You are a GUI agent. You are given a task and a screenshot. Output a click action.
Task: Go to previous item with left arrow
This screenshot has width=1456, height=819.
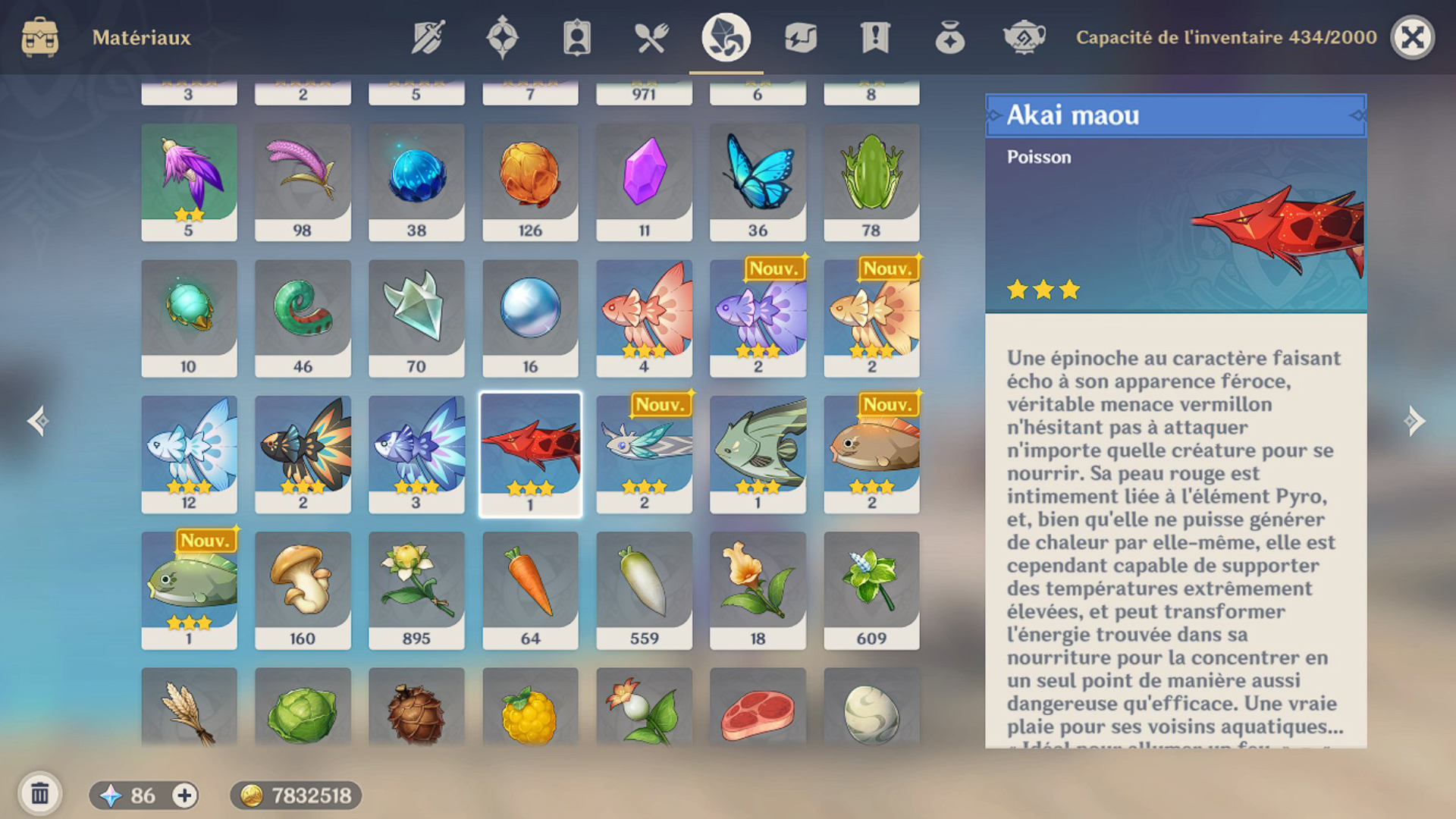38,421
